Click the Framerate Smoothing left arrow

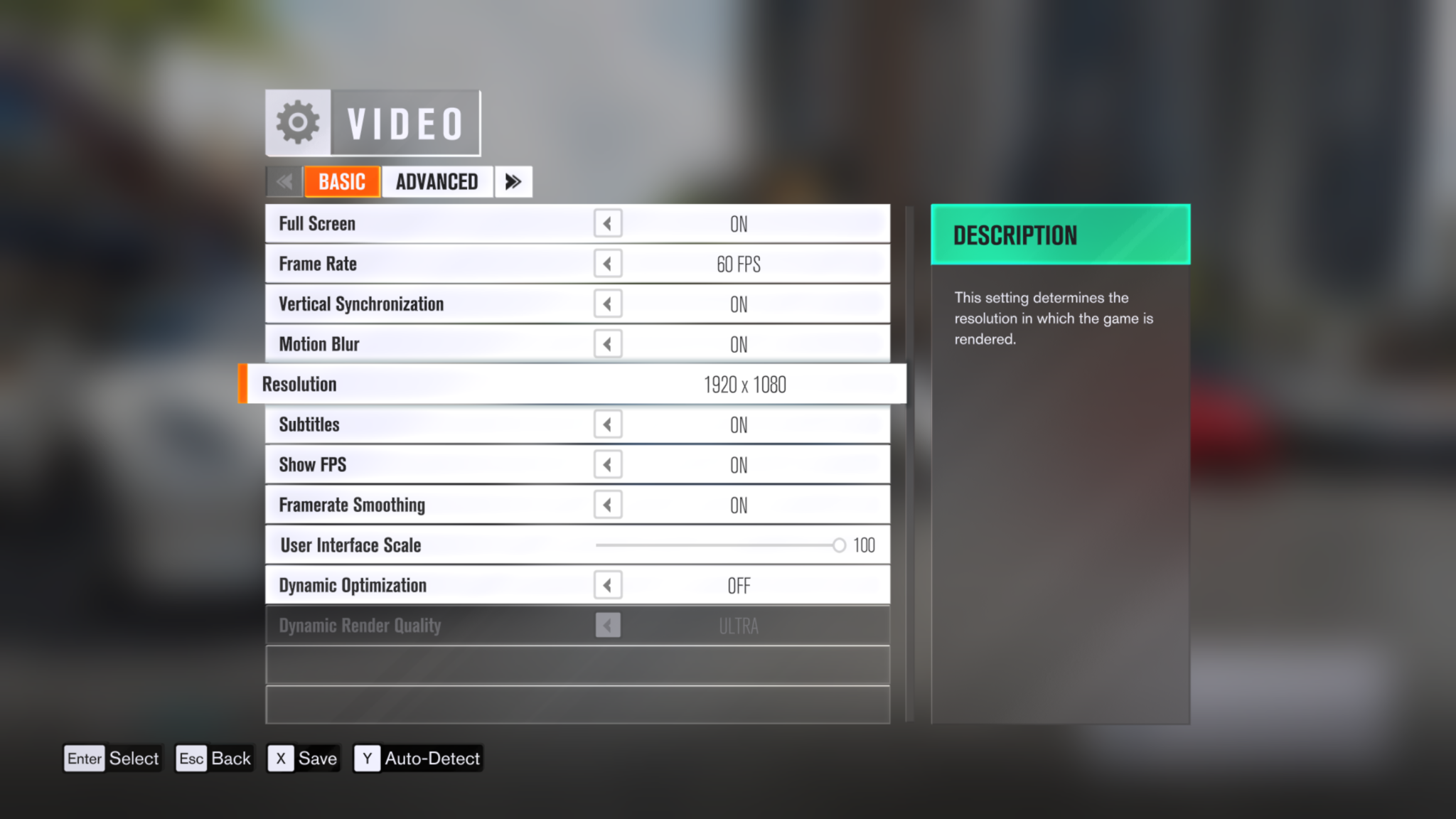click(608, 505)
